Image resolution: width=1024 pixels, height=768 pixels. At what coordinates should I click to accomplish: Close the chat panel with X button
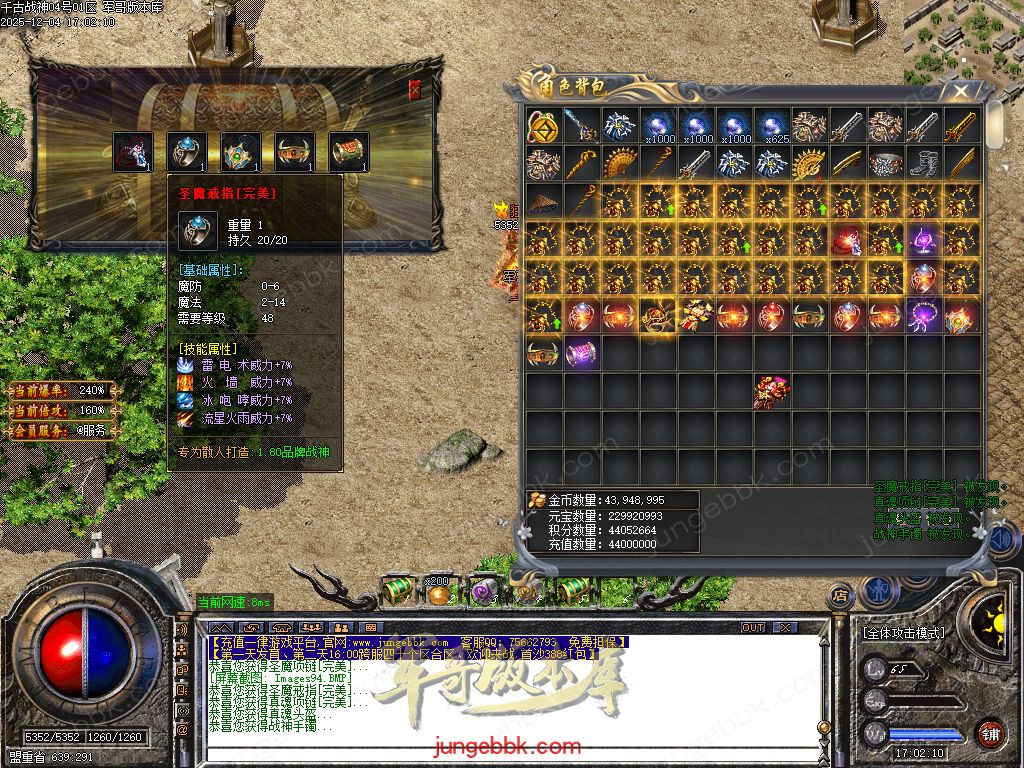tap(785, 628)
